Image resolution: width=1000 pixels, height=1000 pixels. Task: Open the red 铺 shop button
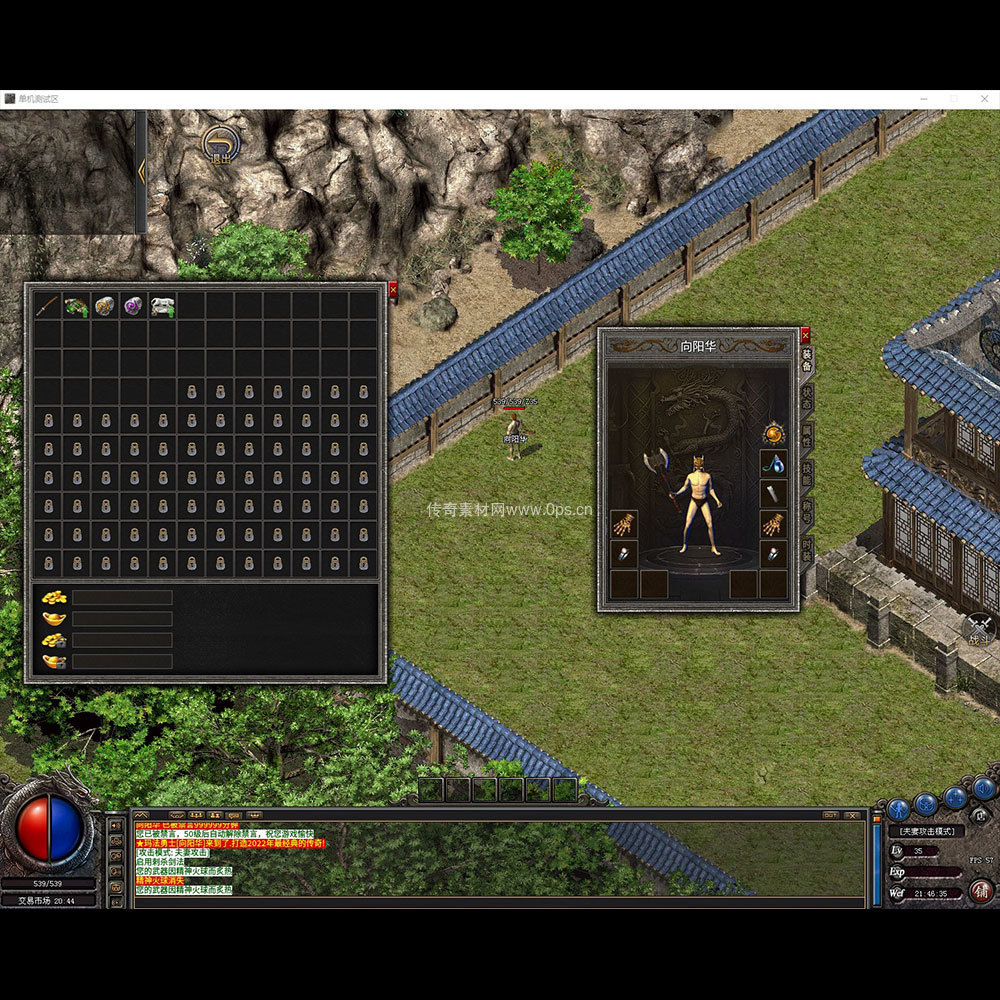pyautogui.click(x=982, y=890)
